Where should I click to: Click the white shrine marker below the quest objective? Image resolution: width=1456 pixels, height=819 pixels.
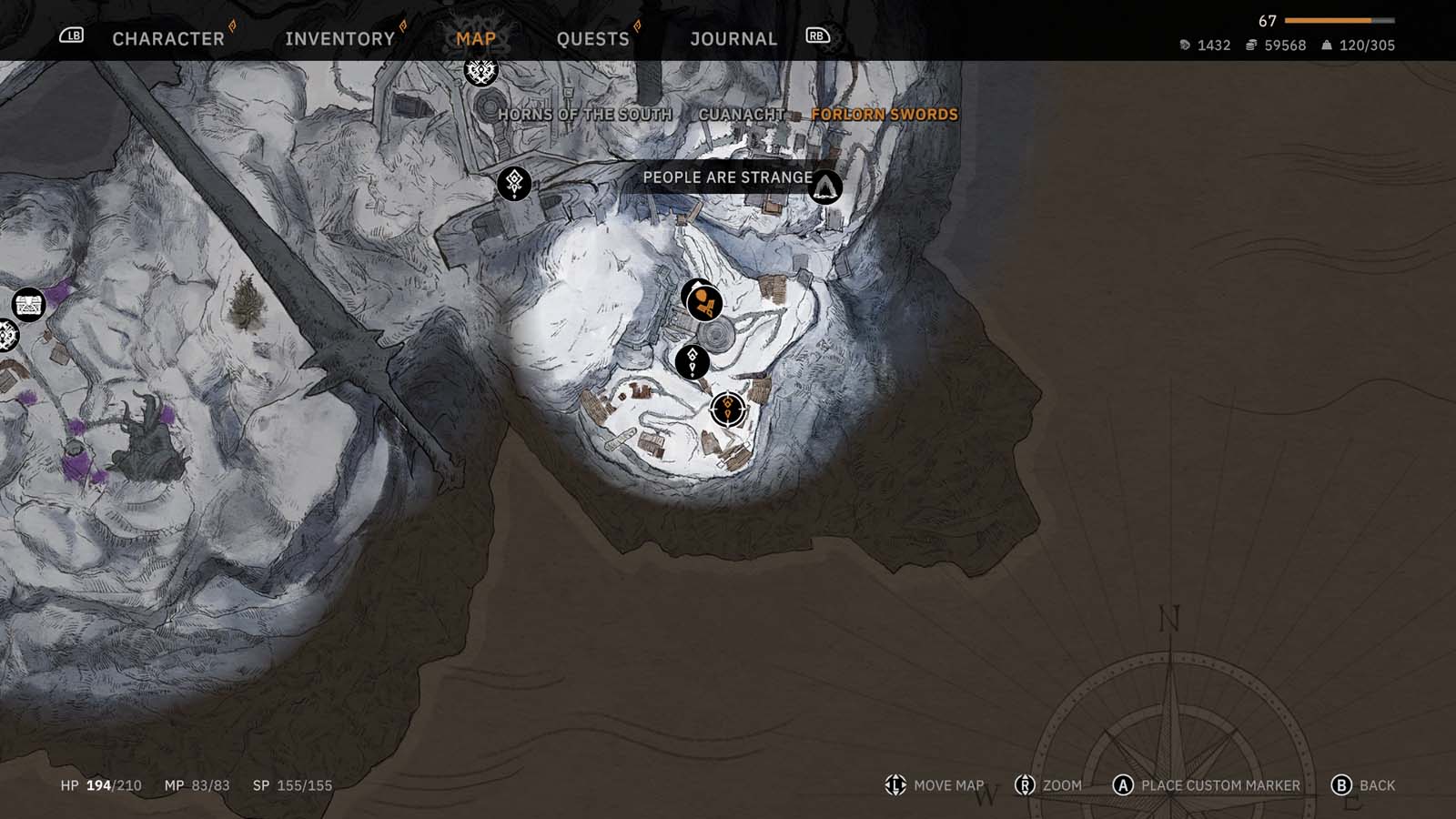tap(694, 361)
